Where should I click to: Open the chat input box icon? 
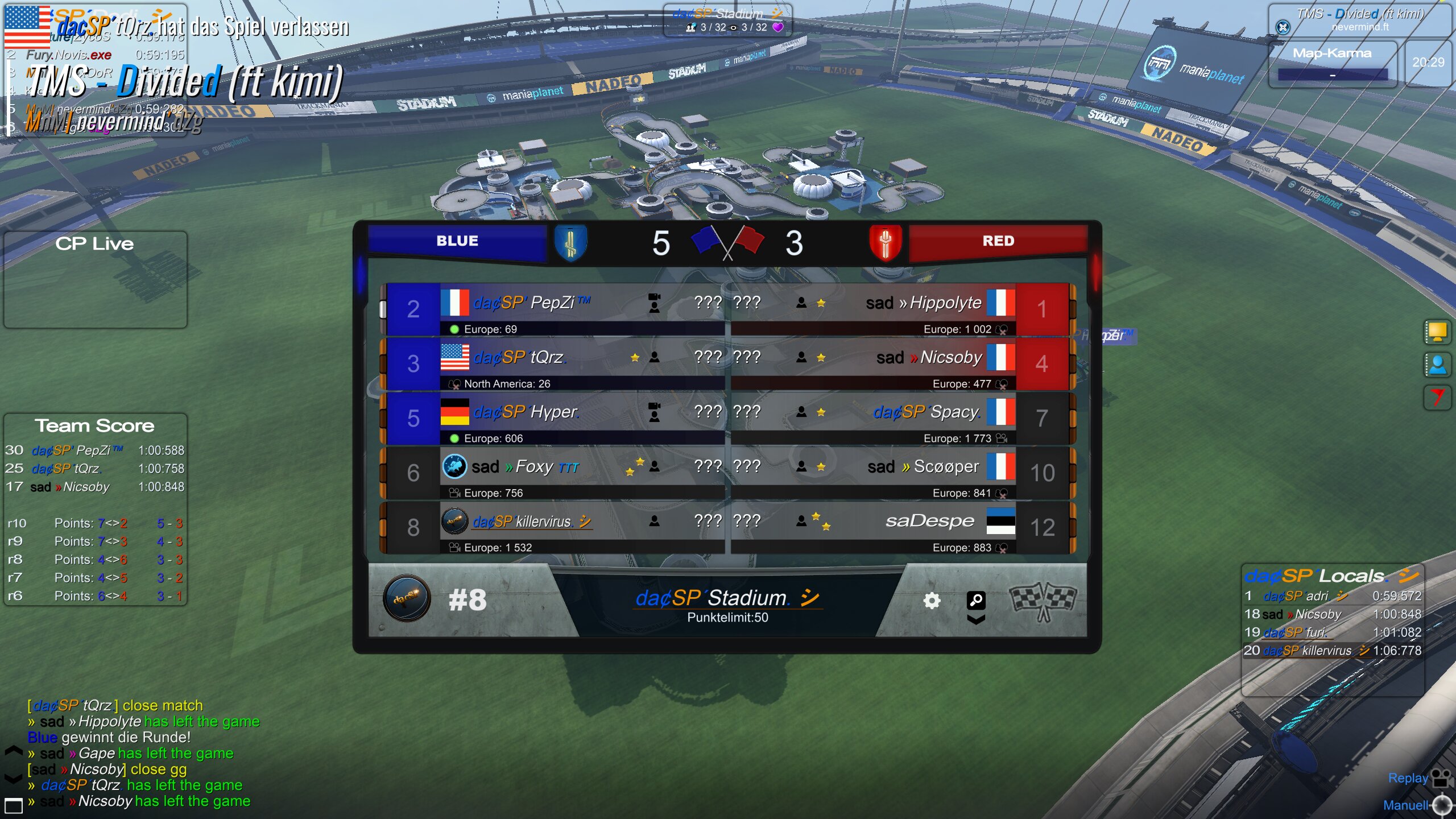point(13,805)
